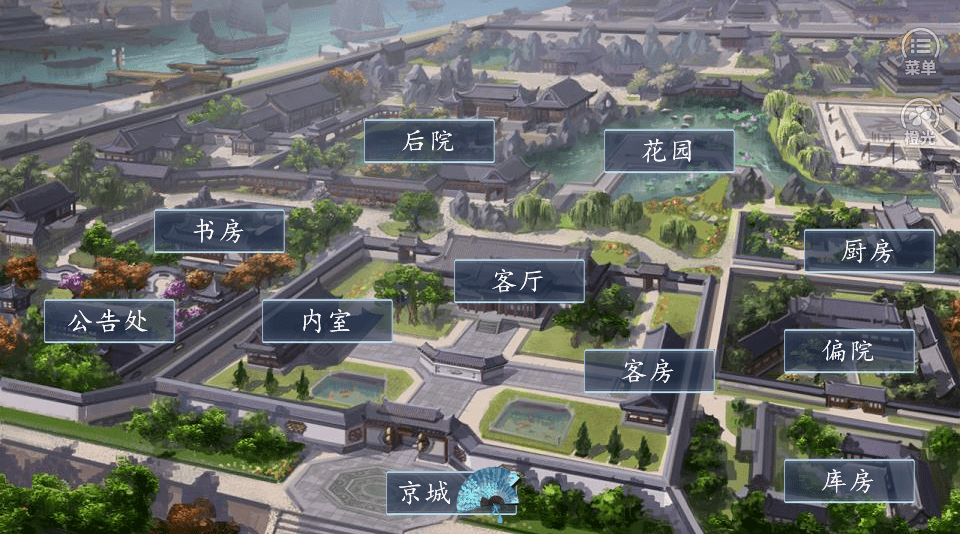Open the 库房 storehouse
Viewport: 960px width, 534px height.
coord(848,482)
